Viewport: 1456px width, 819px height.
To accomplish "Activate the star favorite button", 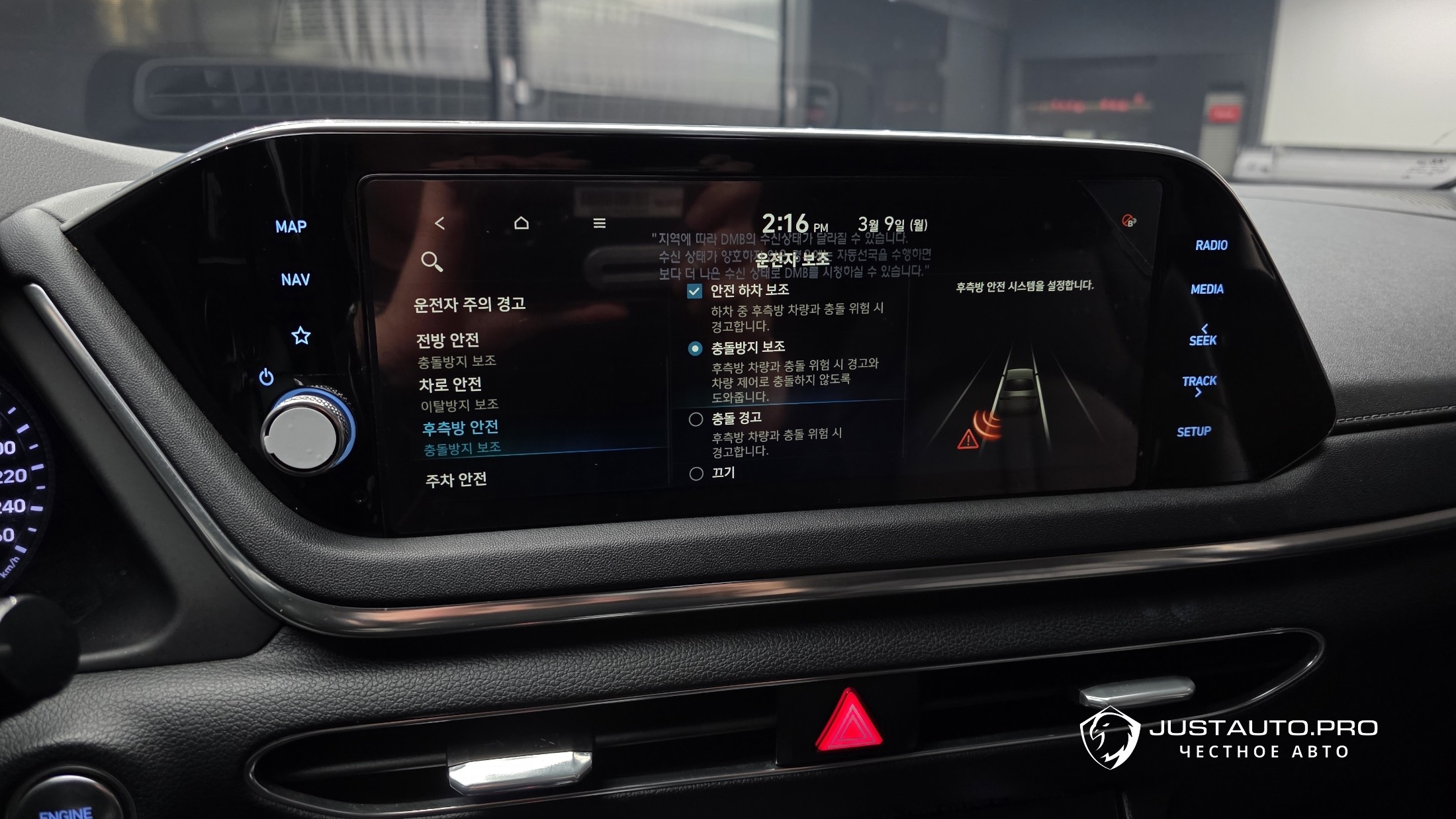I will click(301, 336).
